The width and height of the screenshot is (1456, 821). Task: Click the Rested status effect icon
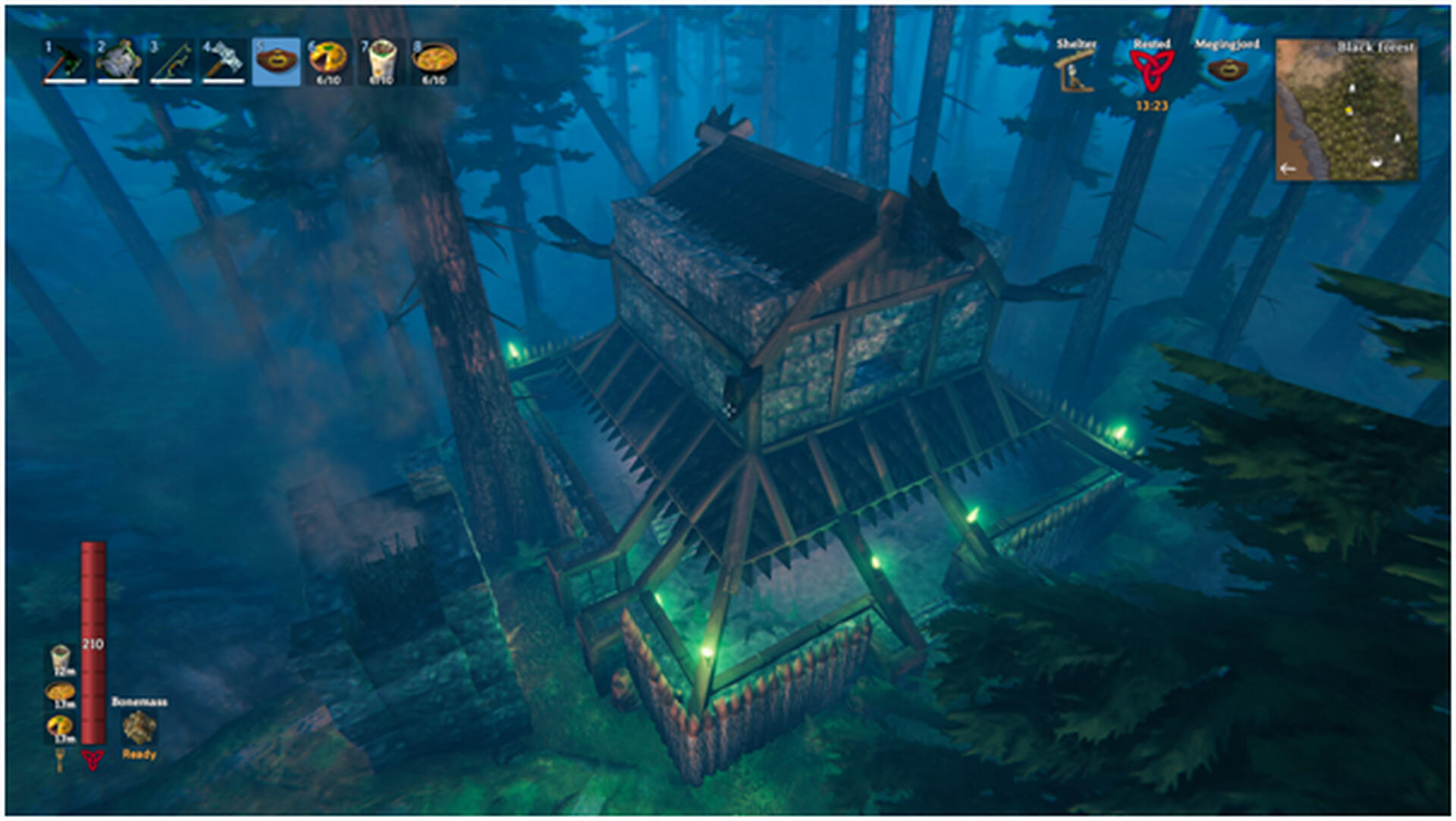coord(1153,72)
